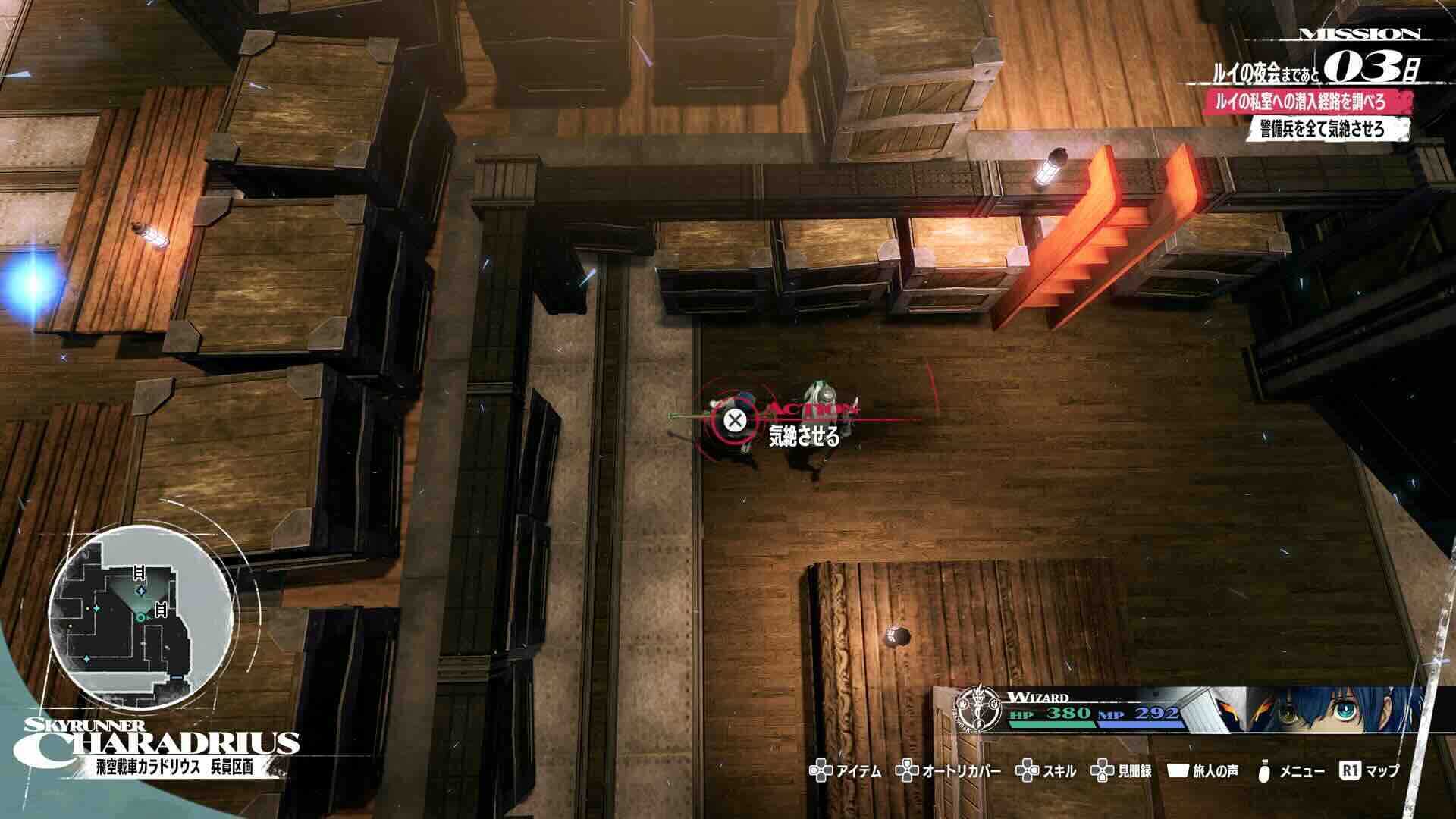Click the オートリカバー auto-recover icon
The image size is (1456, 819).
pos(906,771)
